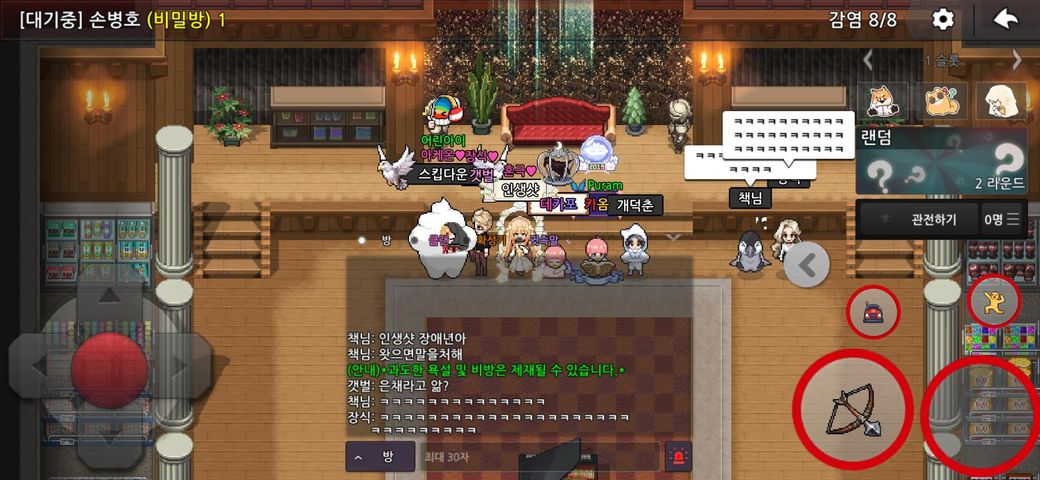Go to the next emote slot page
The image size is (1040, 480).
pyautogui.click(x=1017, y=60)
